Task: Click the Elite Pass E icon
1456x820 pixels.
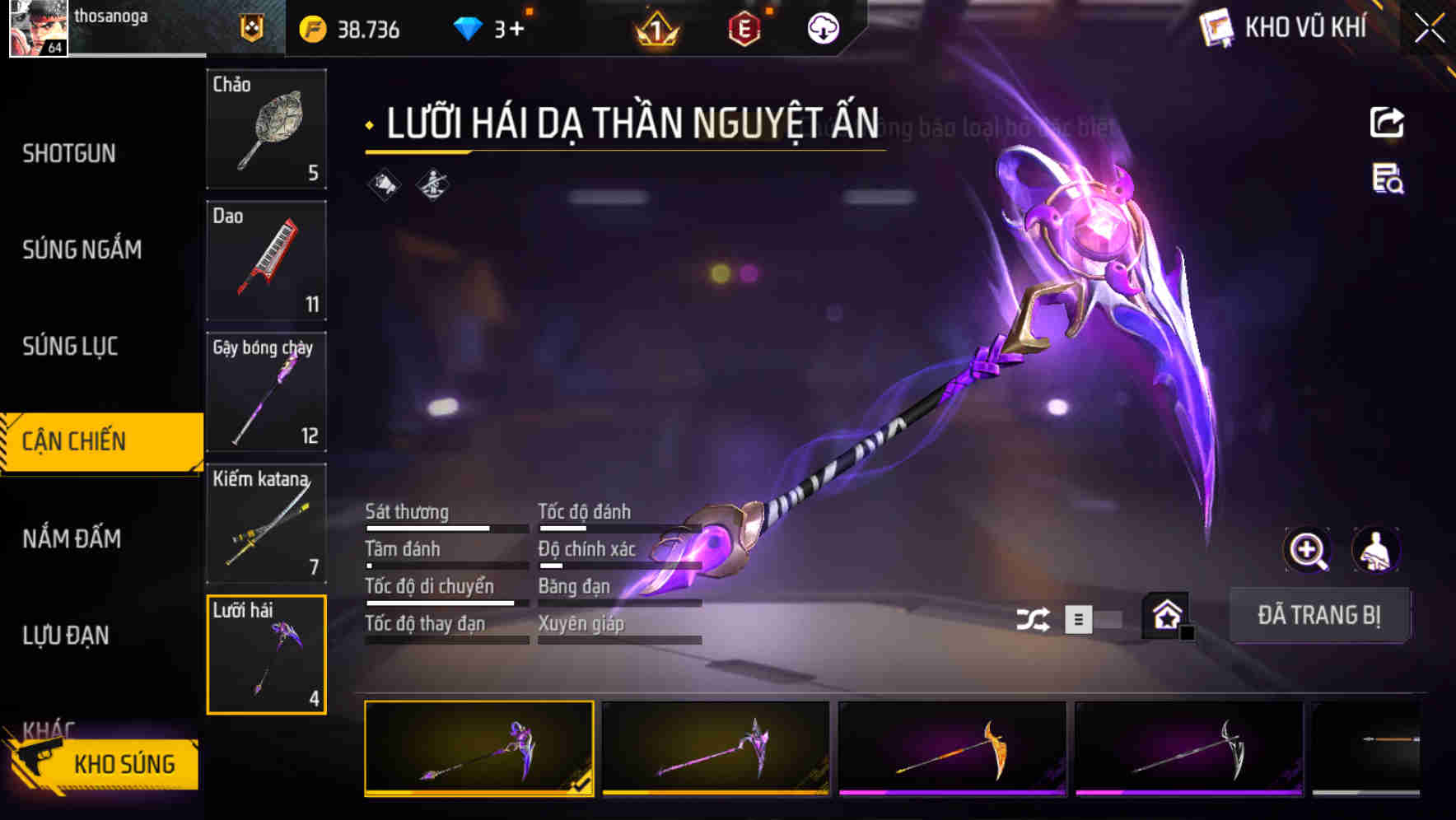Action: [x=744, y=30]
